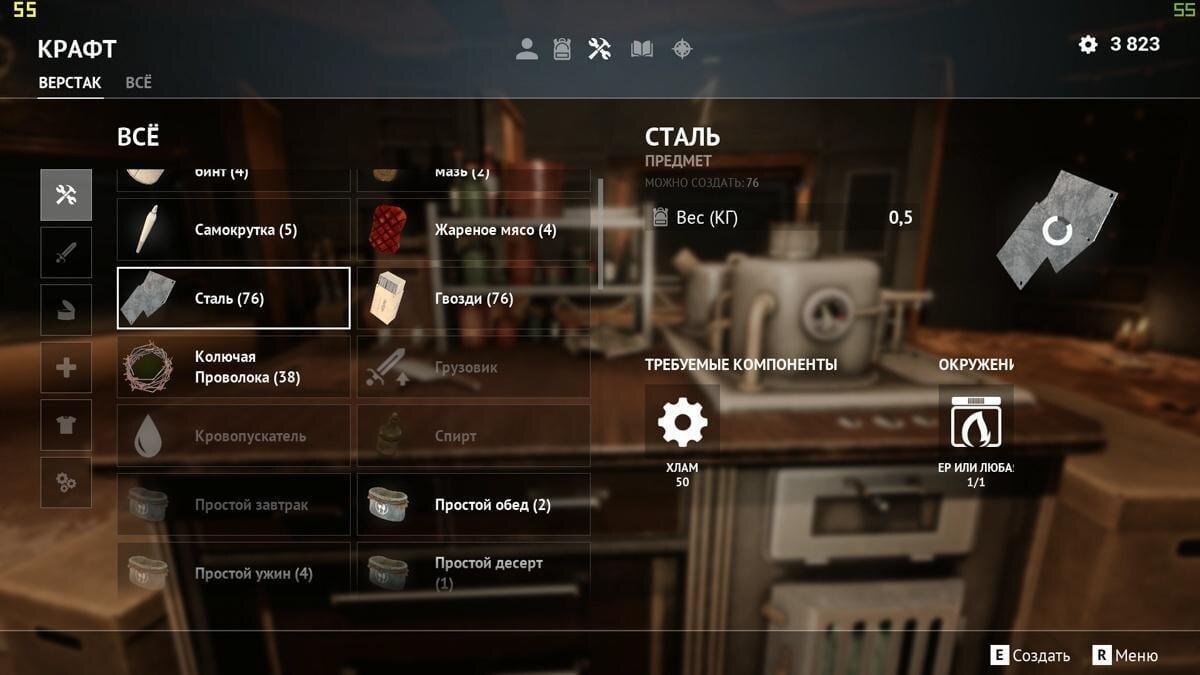Viewport: 1200px width, 675px height.
Task: Filter by the medical plus category
Action: coord(66,368)
